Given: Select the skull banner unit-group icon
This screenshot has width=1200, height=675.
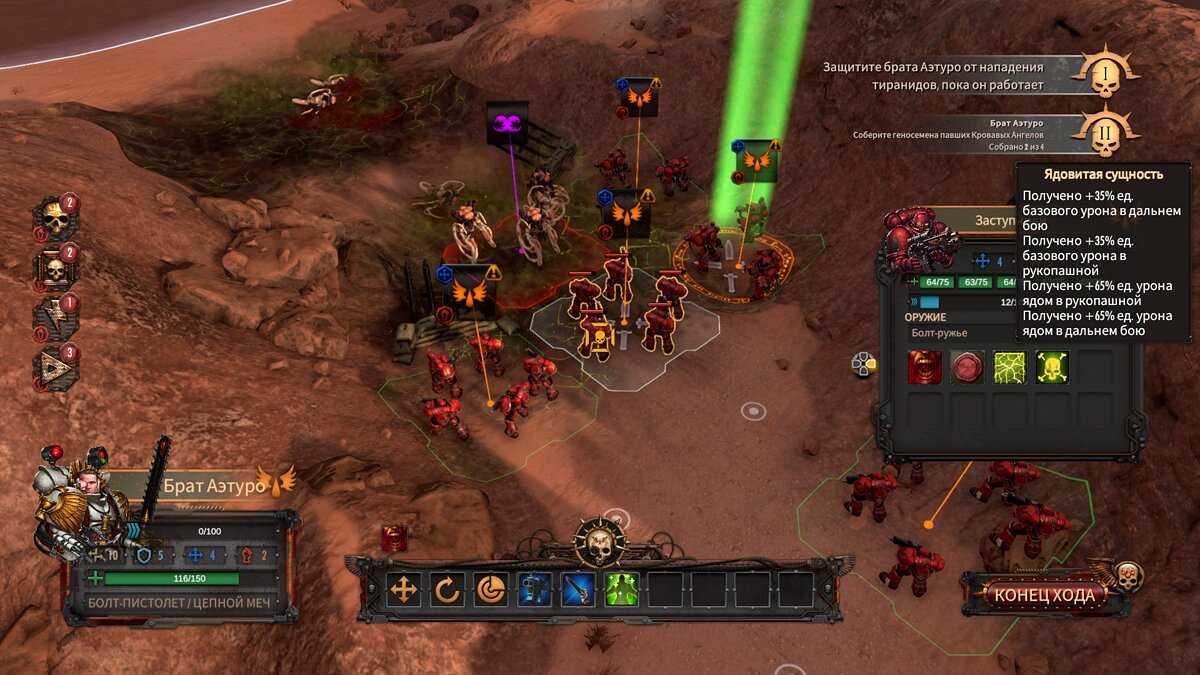Looking at the screenshot, I should click(54, 268).
